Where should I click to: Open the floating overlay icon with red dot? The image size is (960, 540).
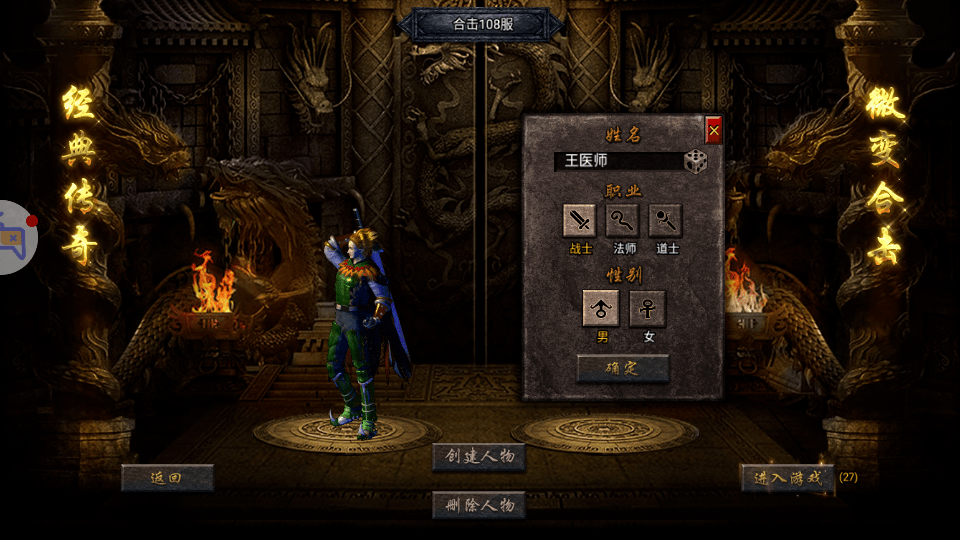(x=15, y=238)
